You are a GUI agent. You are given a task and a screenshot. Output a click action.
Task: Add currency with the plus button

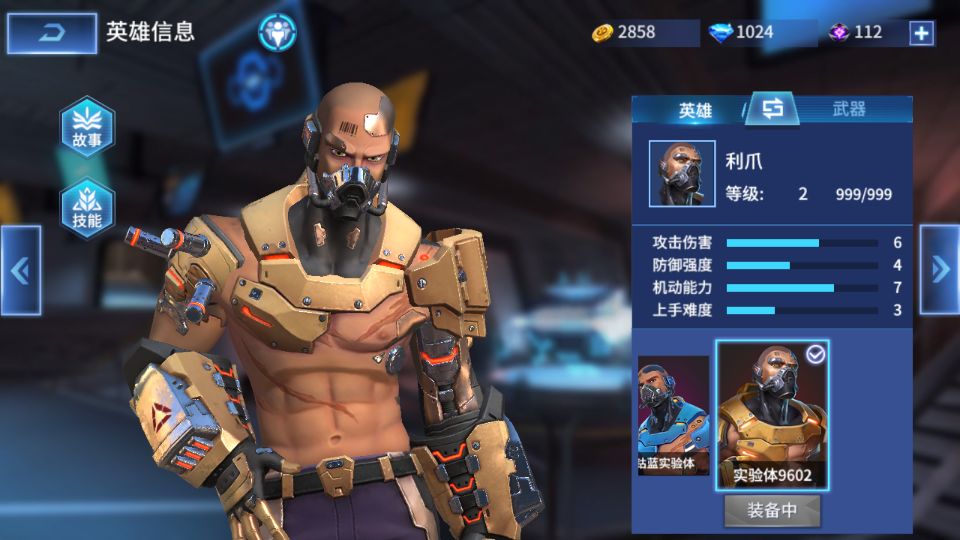point(921,33)
